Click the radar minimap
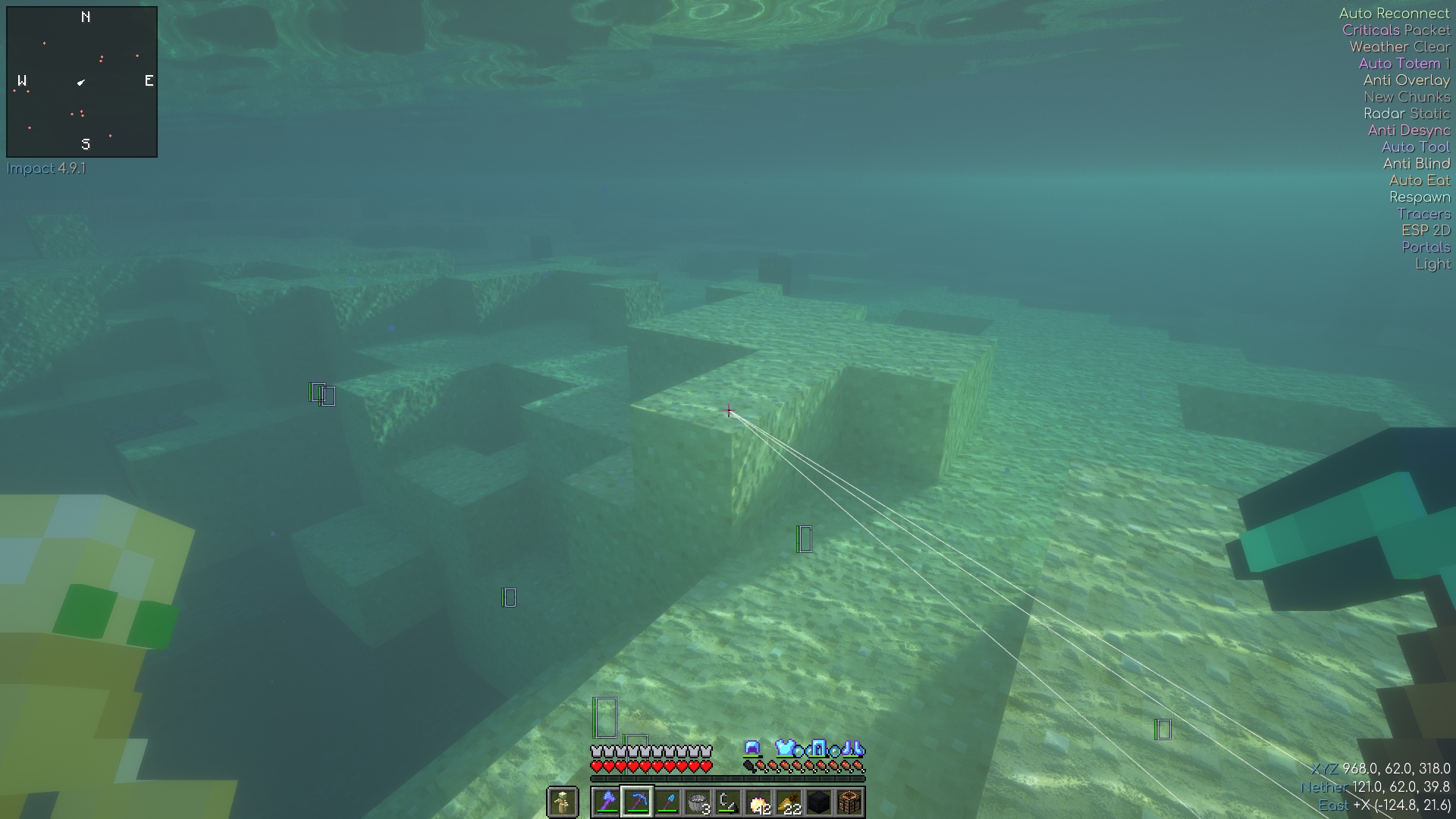This screenshot has width=1456, height=819. (x=82, y=82)
